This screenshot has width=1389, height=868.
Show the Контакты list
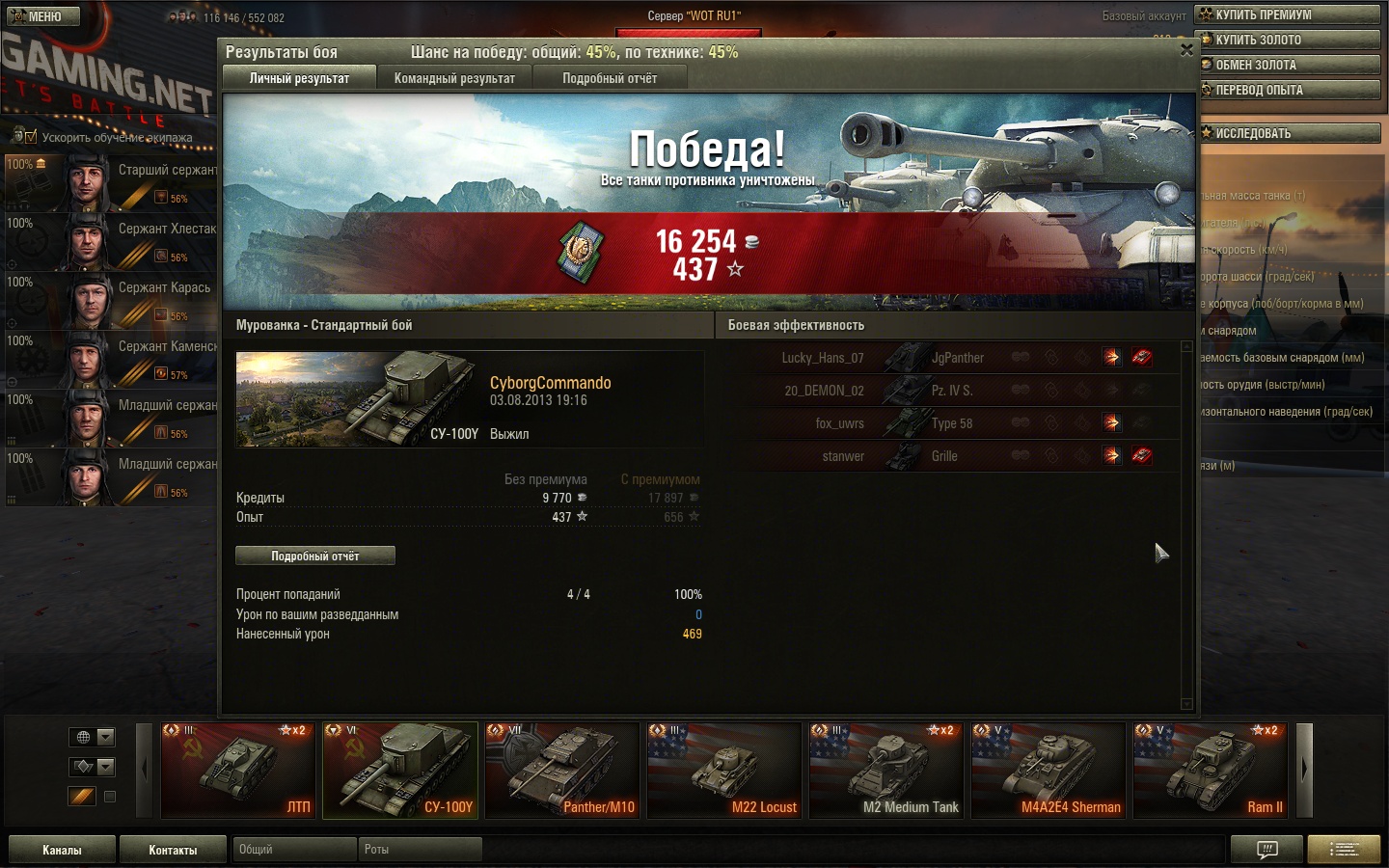[x=173, y=850]
